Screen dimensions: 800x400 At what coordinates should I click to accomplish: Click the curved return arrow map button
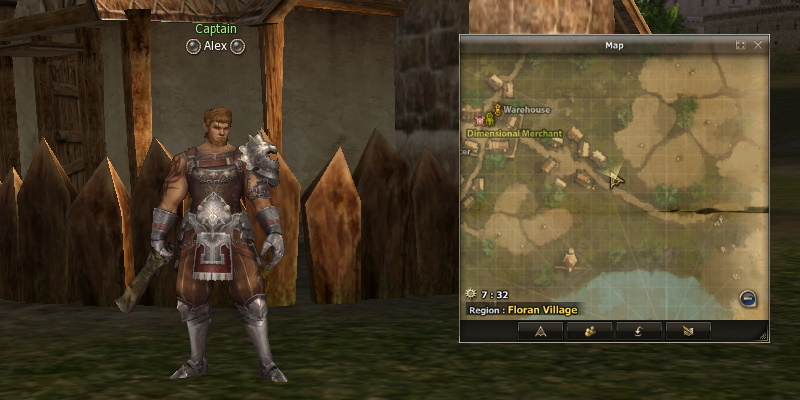point(638,330)
